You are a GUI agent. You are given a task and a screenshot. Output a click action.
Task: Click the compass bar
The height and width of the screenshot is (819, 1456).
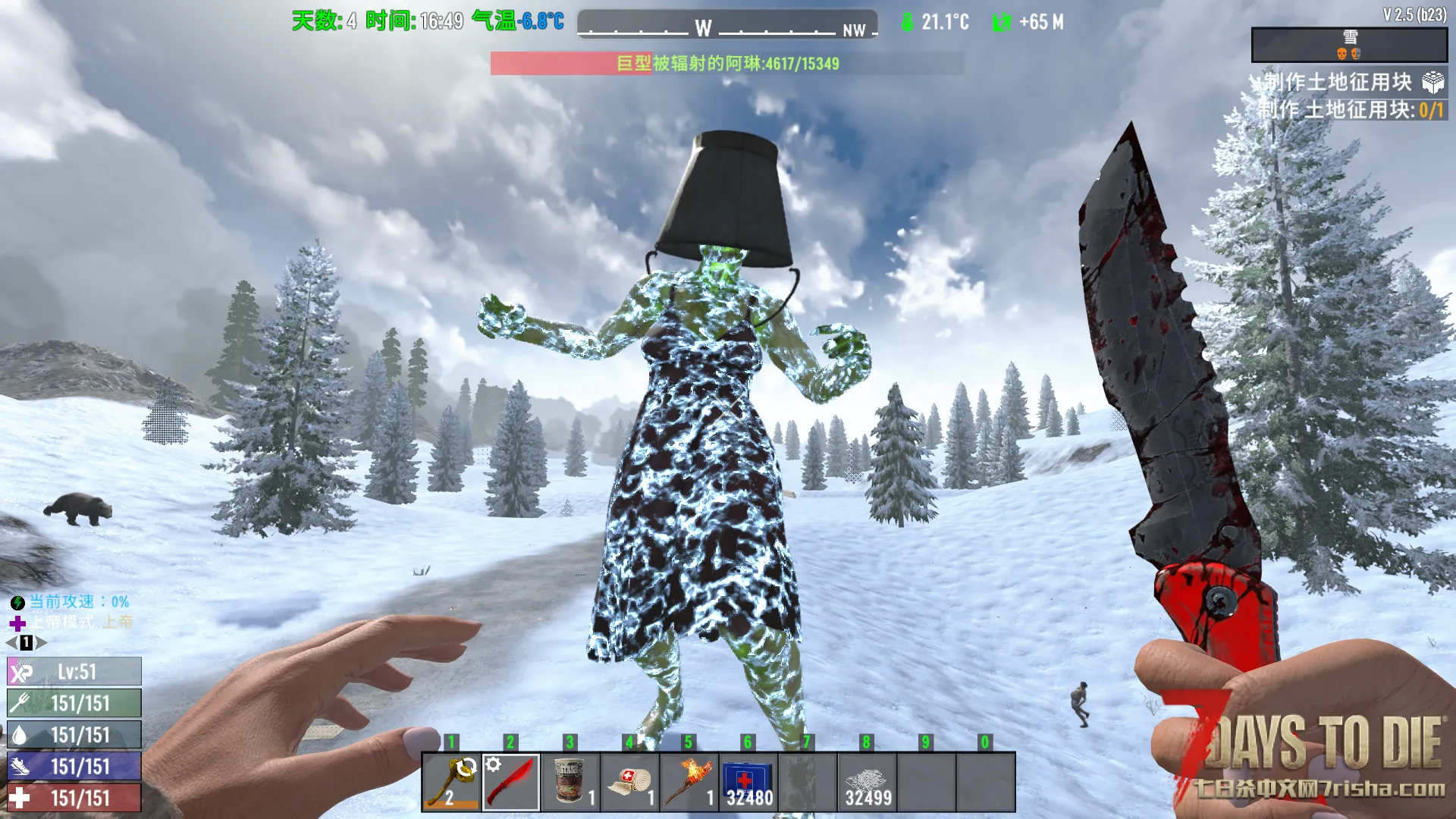click(x=727, y=24)
